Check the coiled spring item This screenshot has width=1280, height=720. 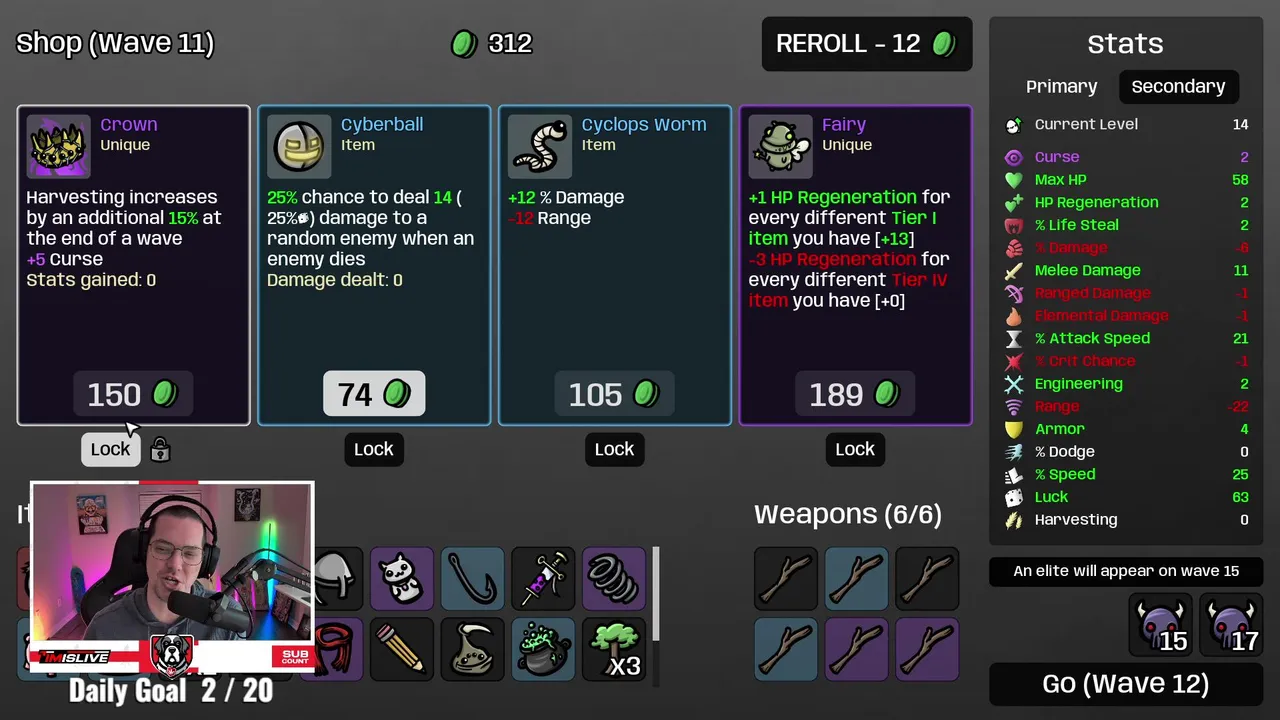point(613,578)
